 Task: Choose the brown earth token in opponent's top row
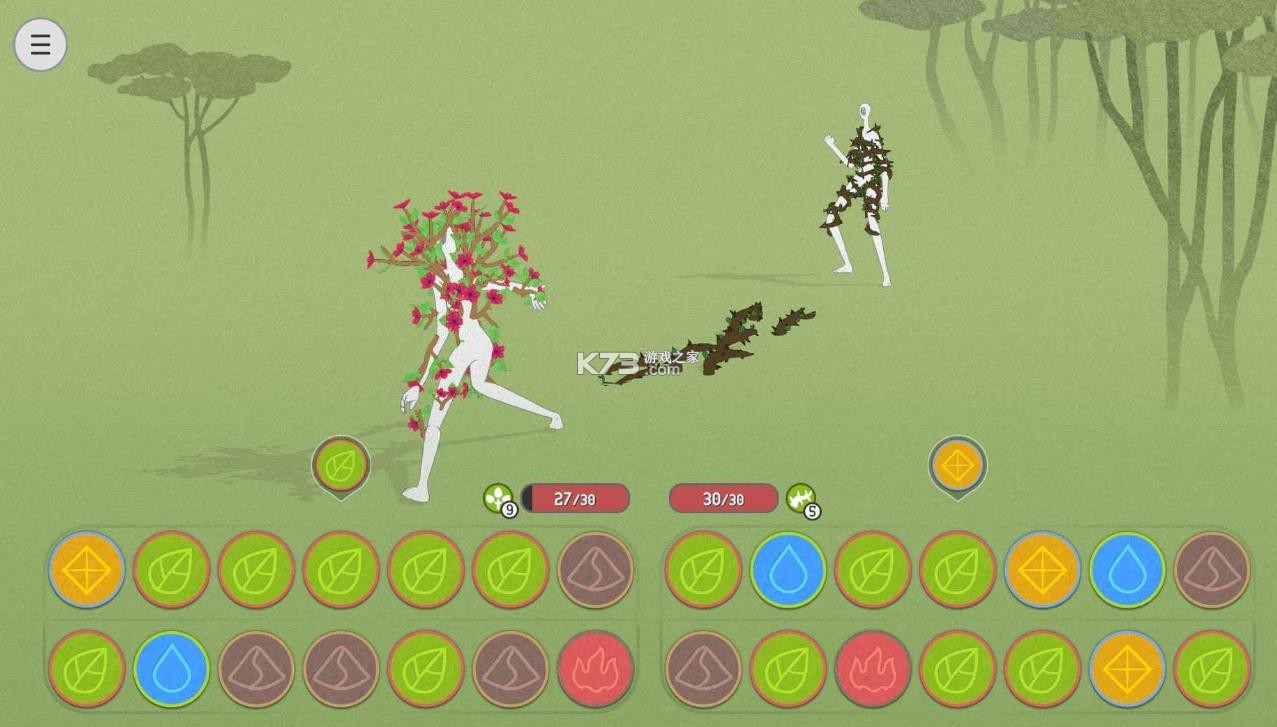(1212, 569)
